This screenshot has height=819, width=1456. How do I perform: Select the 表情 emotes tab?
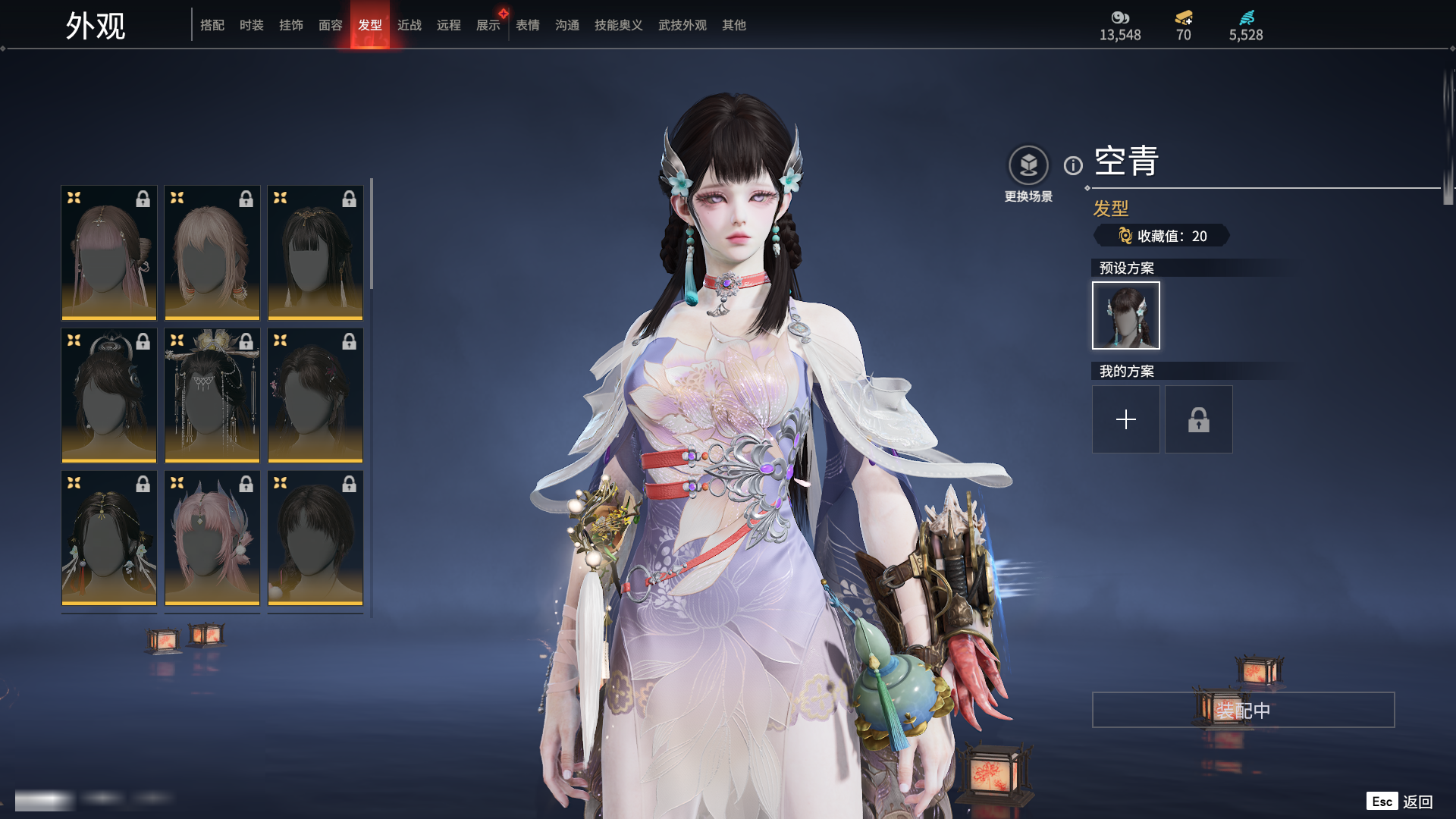tap(527, 25)
